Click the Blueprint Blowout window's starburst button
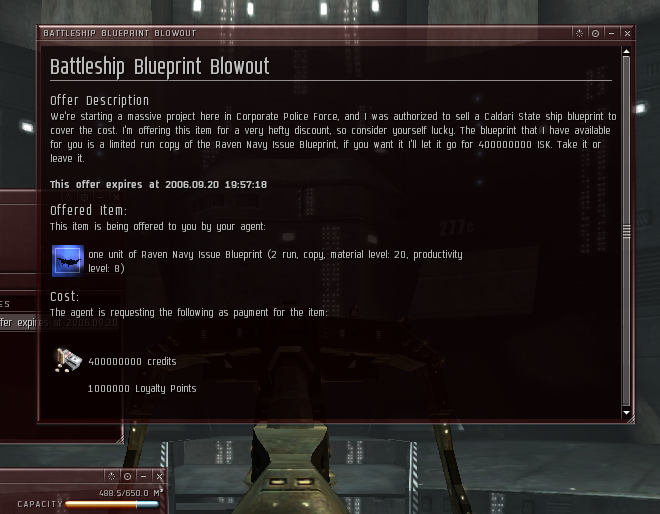 tap(579, 33)
